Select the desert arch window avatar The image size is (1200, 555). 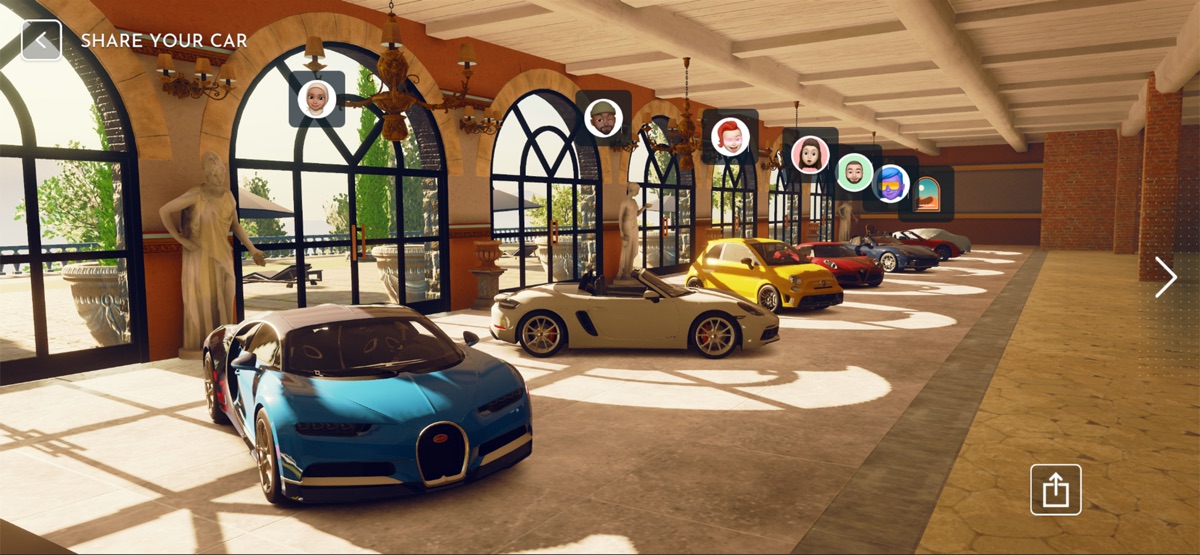(x=927, y=193)
